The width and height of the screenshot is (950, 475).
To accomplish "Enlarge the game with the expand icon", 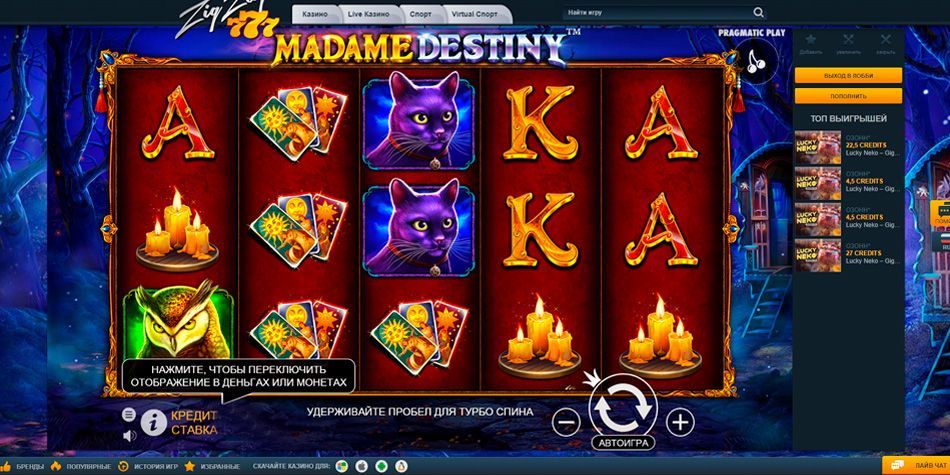I will pyautogui.click(x=848, y=40).
